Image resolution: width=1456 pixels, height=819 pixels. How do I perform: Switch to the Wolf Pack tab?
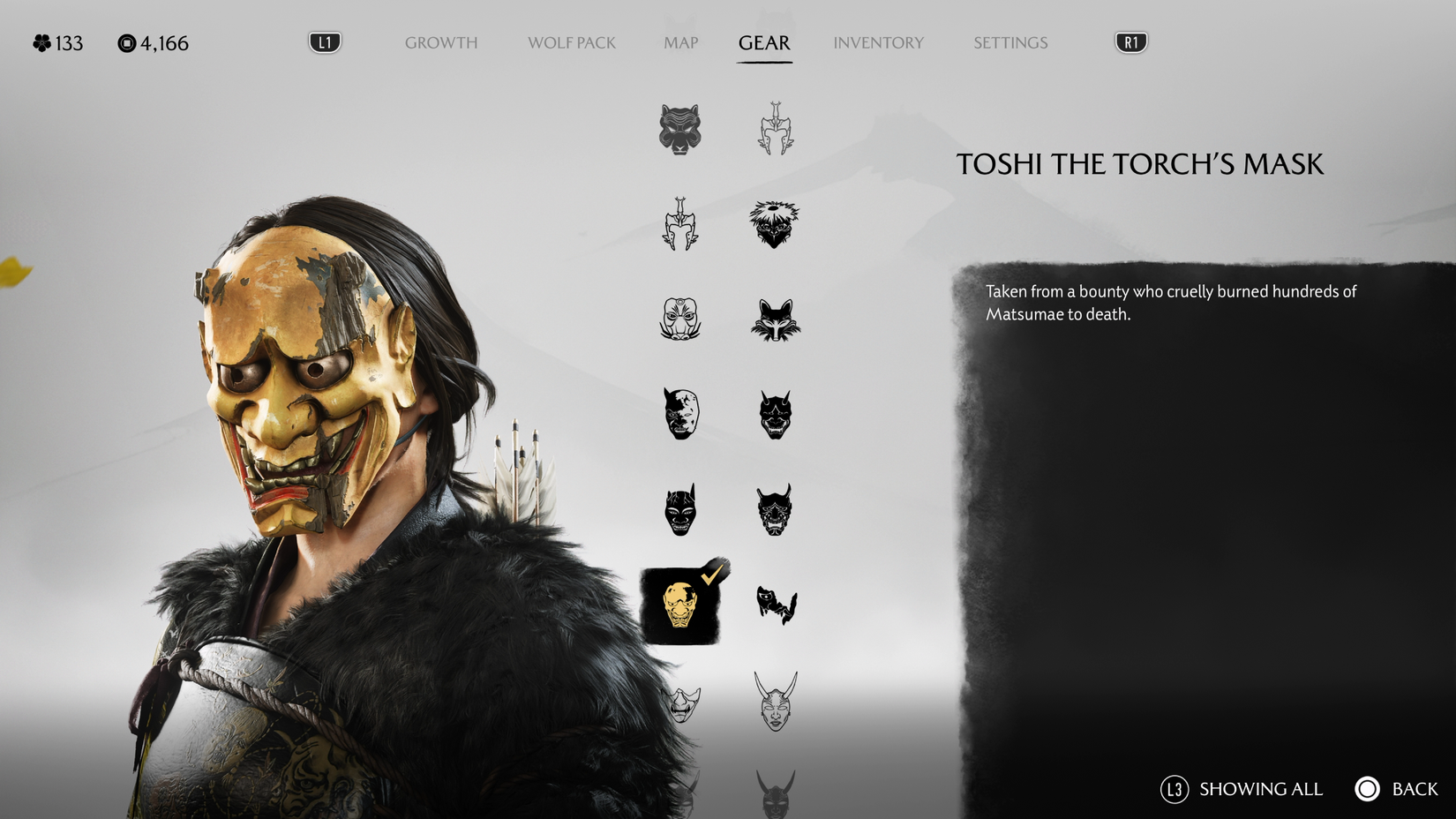(x=570, y=42)
